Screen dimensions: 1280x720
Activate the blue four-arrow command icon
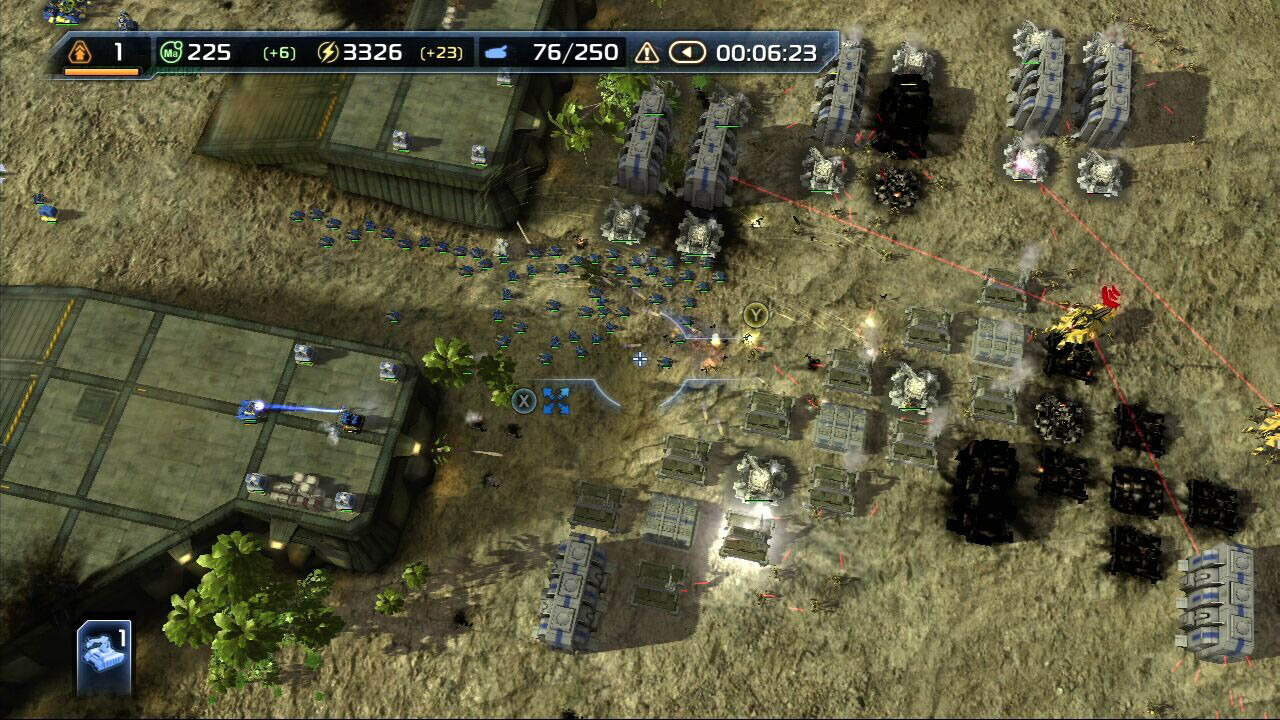[556, 402]
